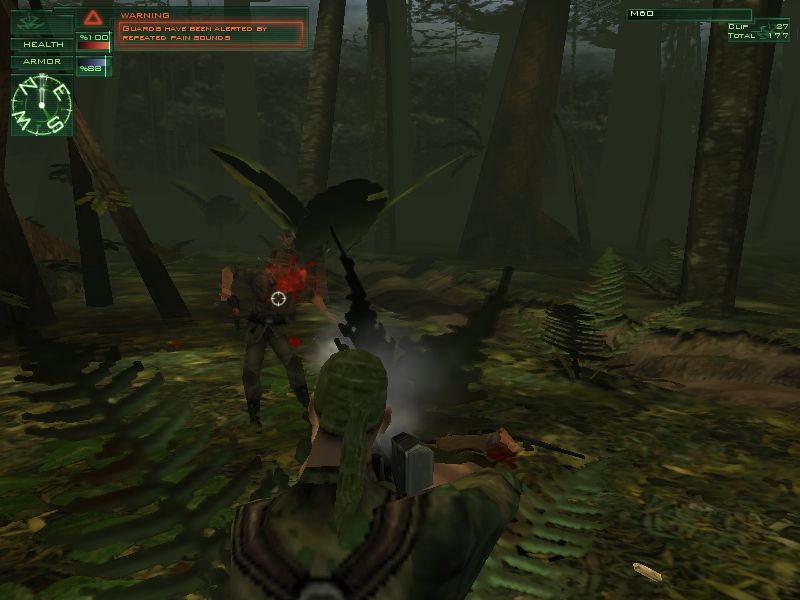Click the green emblem icon above Health
The image size is (800, 600).
[29, 19]
